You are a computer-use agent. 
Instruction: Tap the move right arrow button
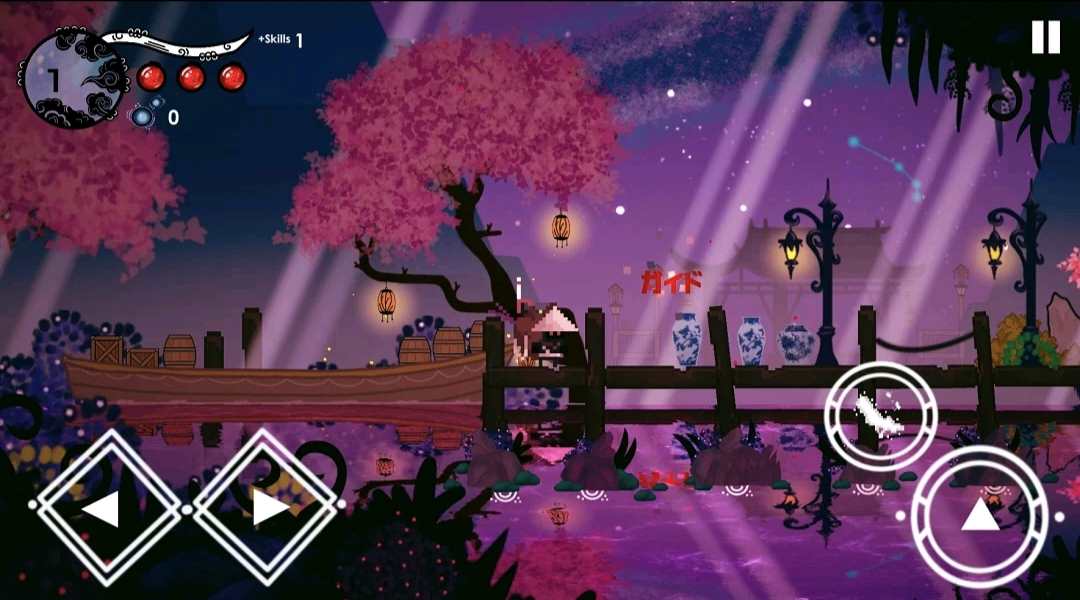[266, 507]
